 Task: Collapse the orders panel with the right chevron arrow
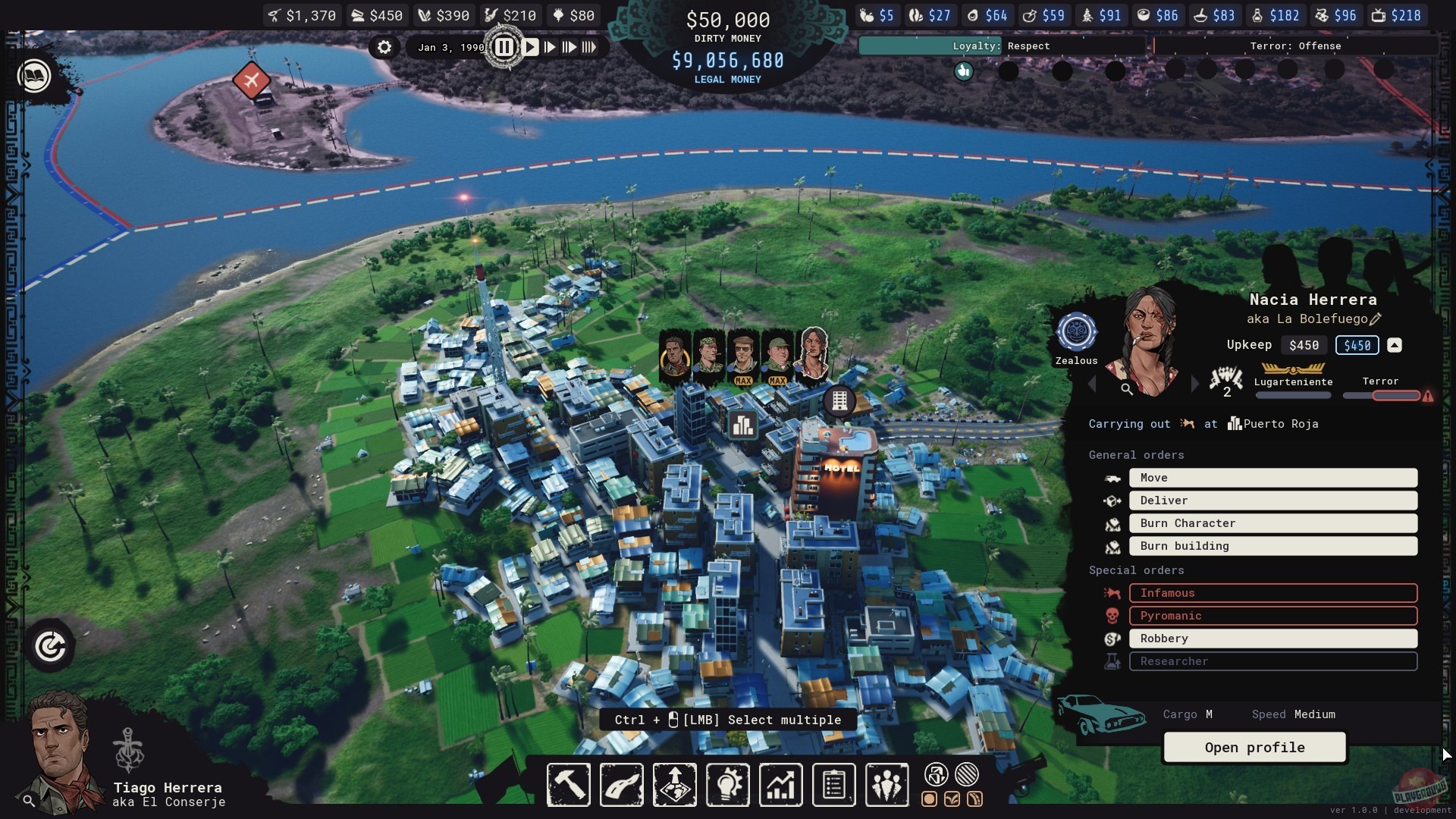[x=1194, y=384]
